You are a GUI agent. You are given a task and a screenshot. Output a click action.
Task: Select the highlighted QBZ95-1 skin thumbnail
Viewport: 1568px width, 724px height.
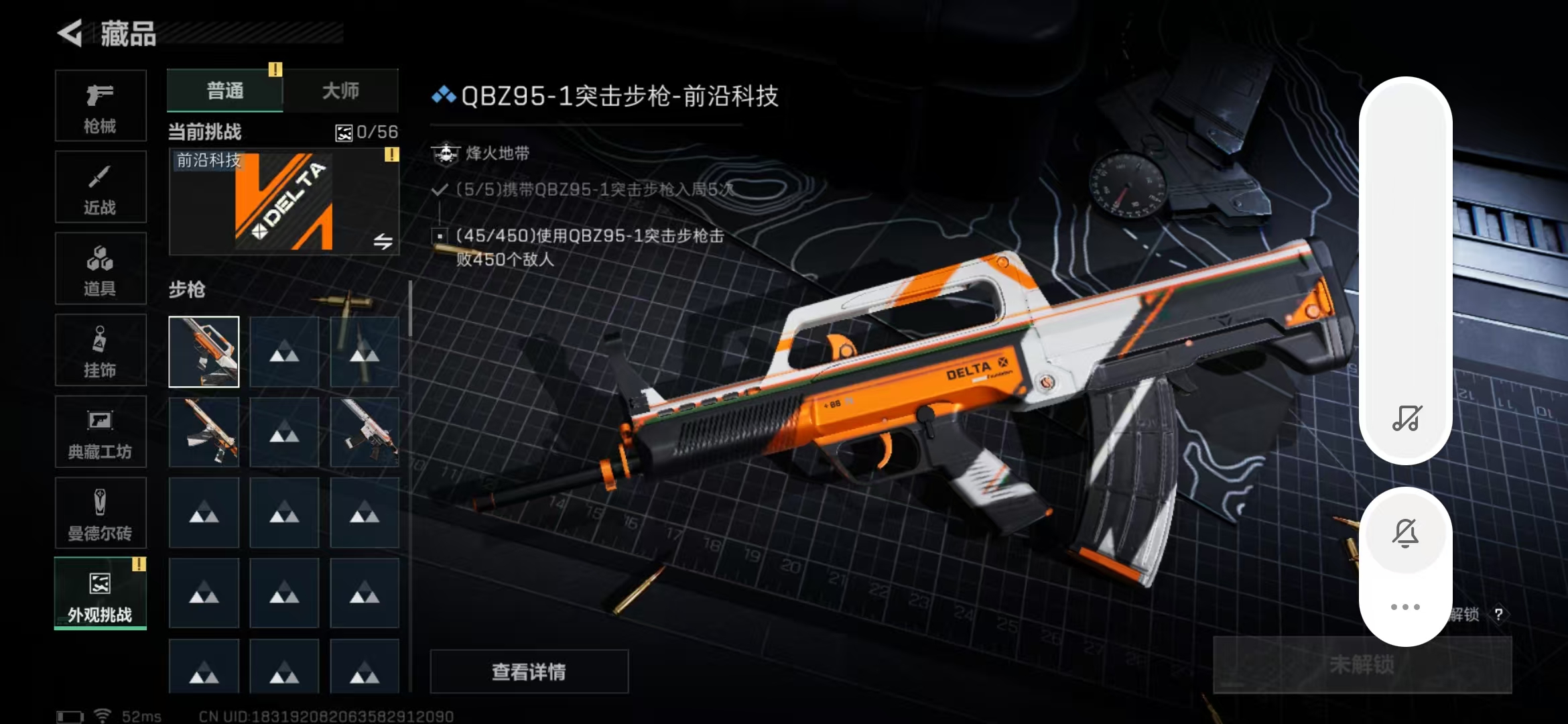(204, 352)
